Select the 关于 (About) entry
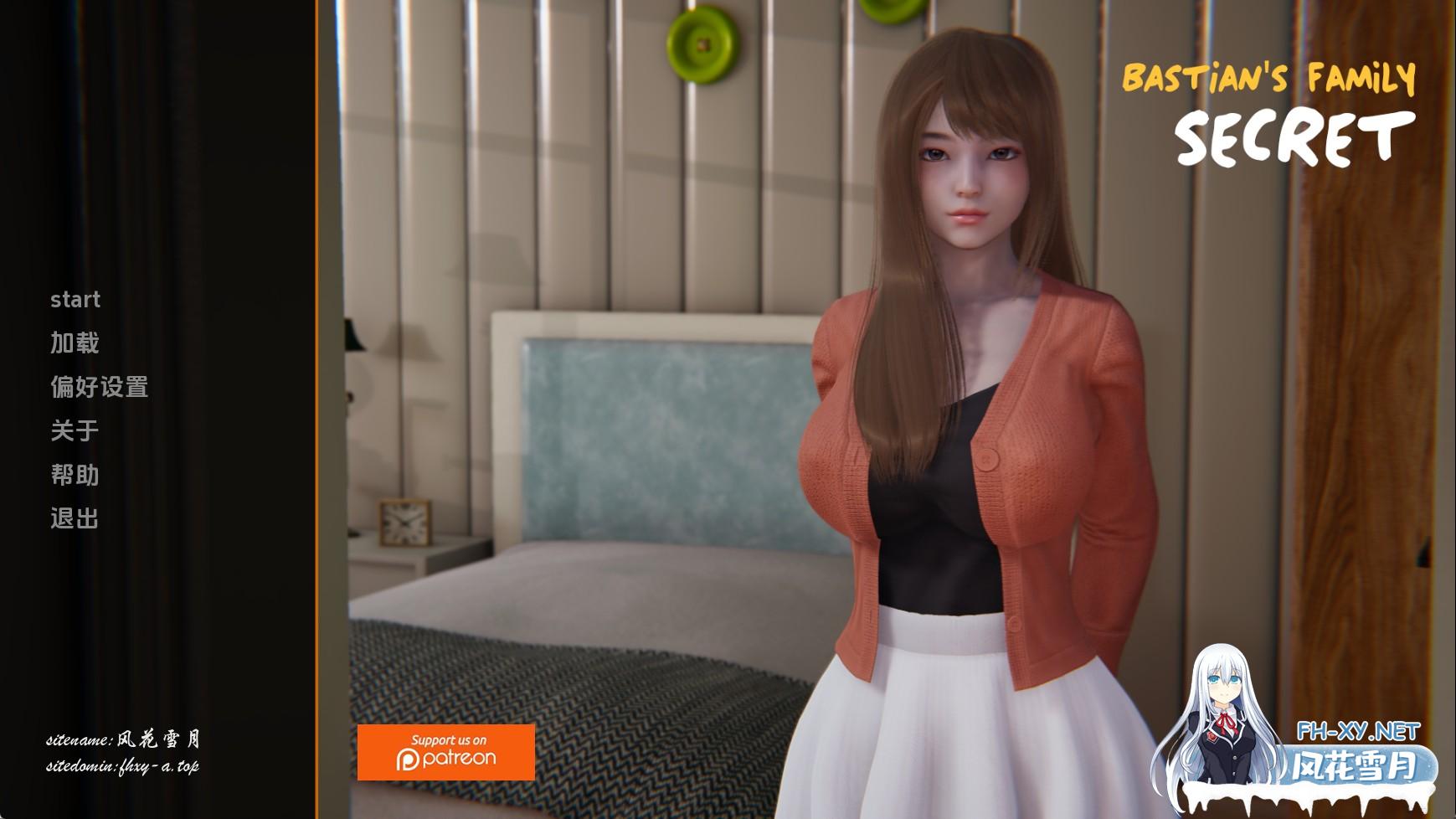 (75, 431)
